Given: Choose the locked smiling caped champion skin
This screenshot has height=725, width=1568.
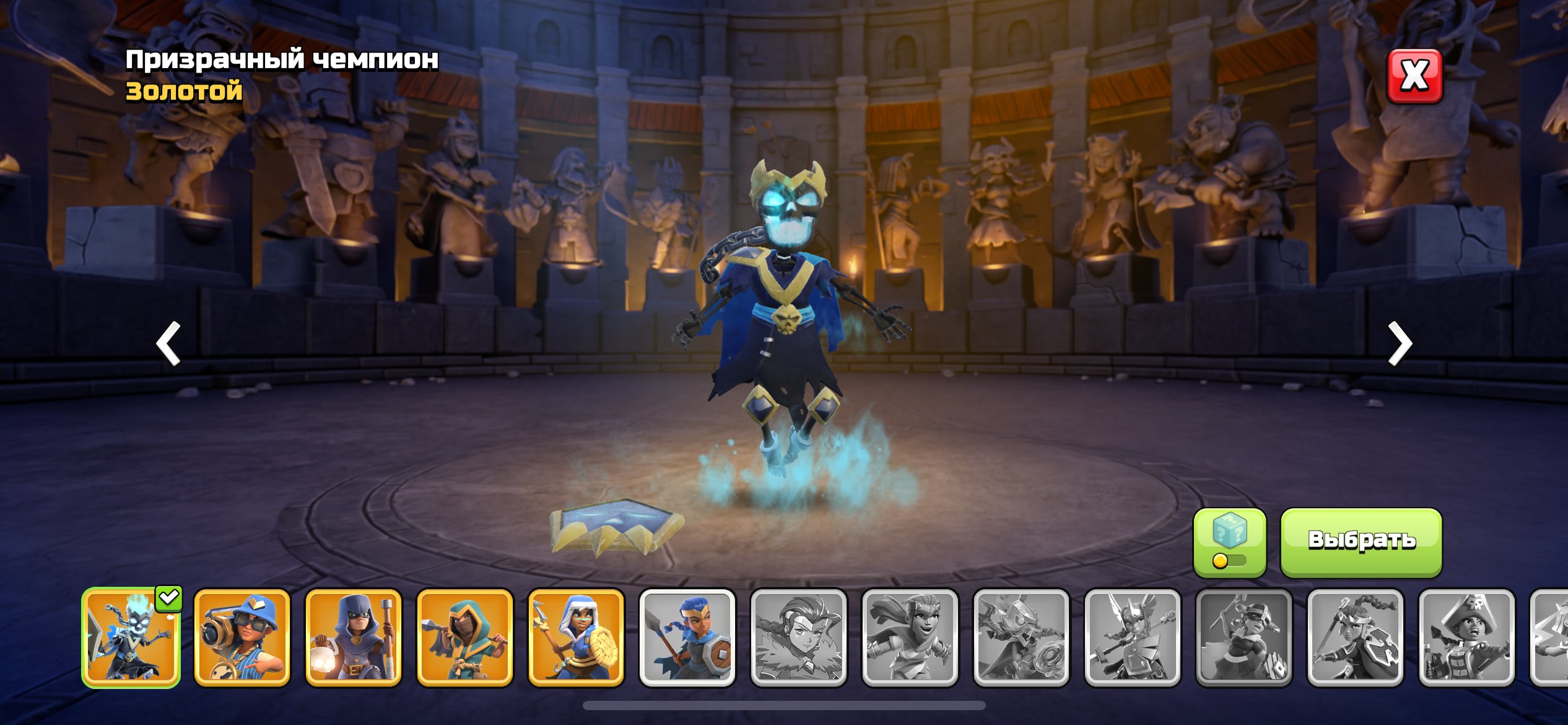Looking at the screenshot, I should click(x=910, y=638).
